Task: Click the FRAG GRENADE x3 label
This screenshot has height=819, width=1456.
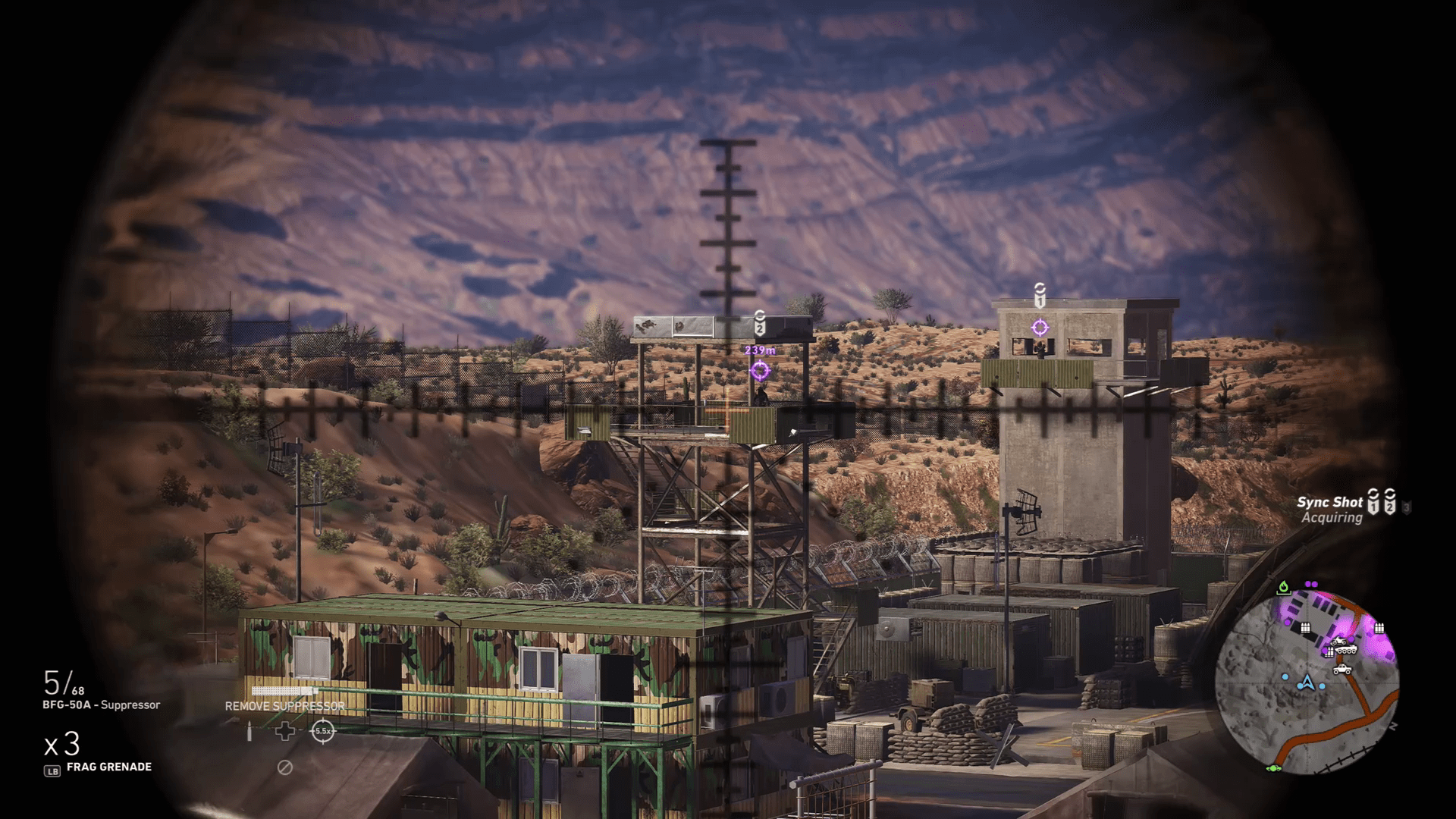Action: click(x=110, y=767)
